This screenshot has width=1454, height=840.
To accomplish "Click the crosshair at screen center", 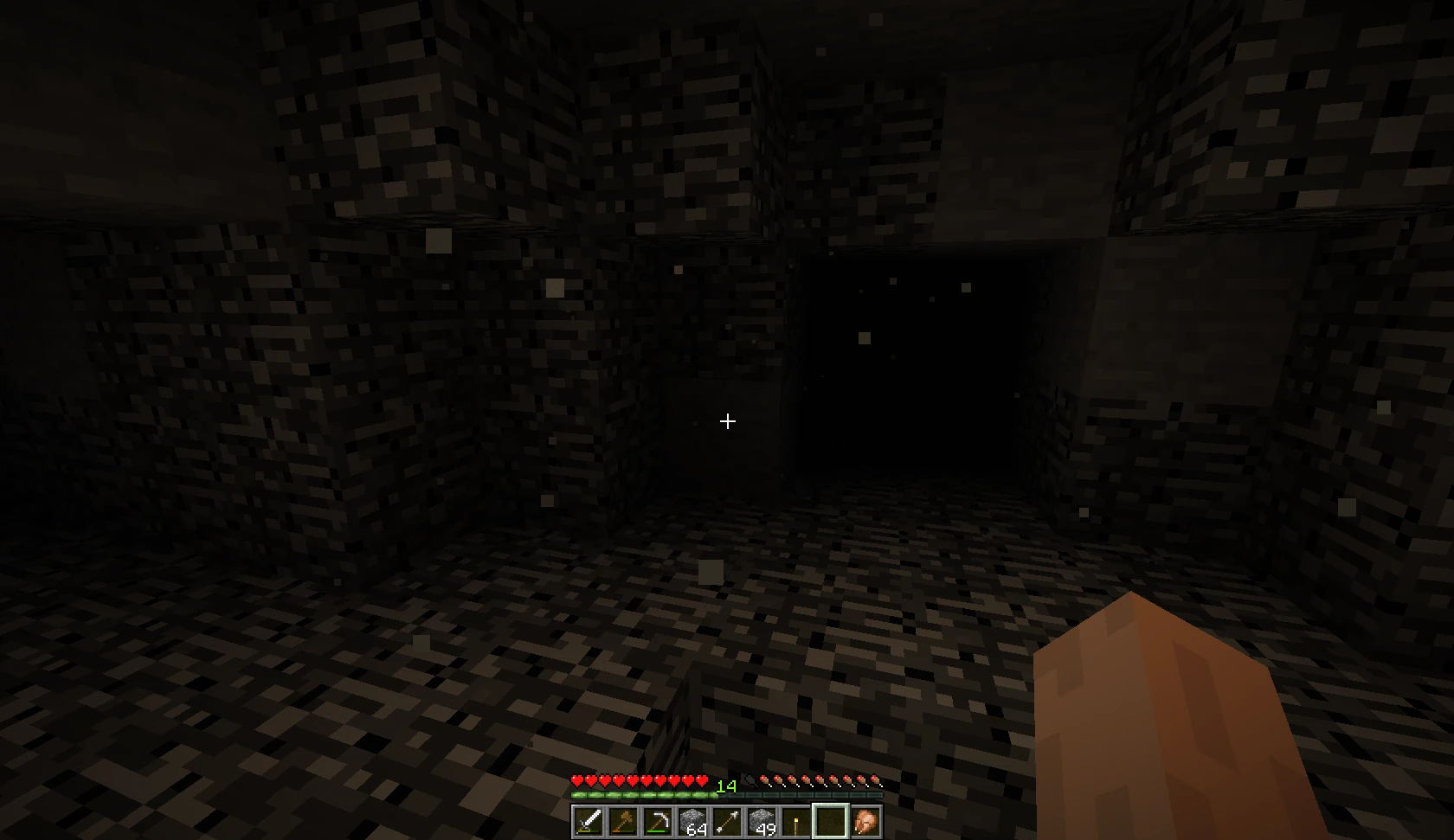I will pyautogui.click(x=727, y=421).
